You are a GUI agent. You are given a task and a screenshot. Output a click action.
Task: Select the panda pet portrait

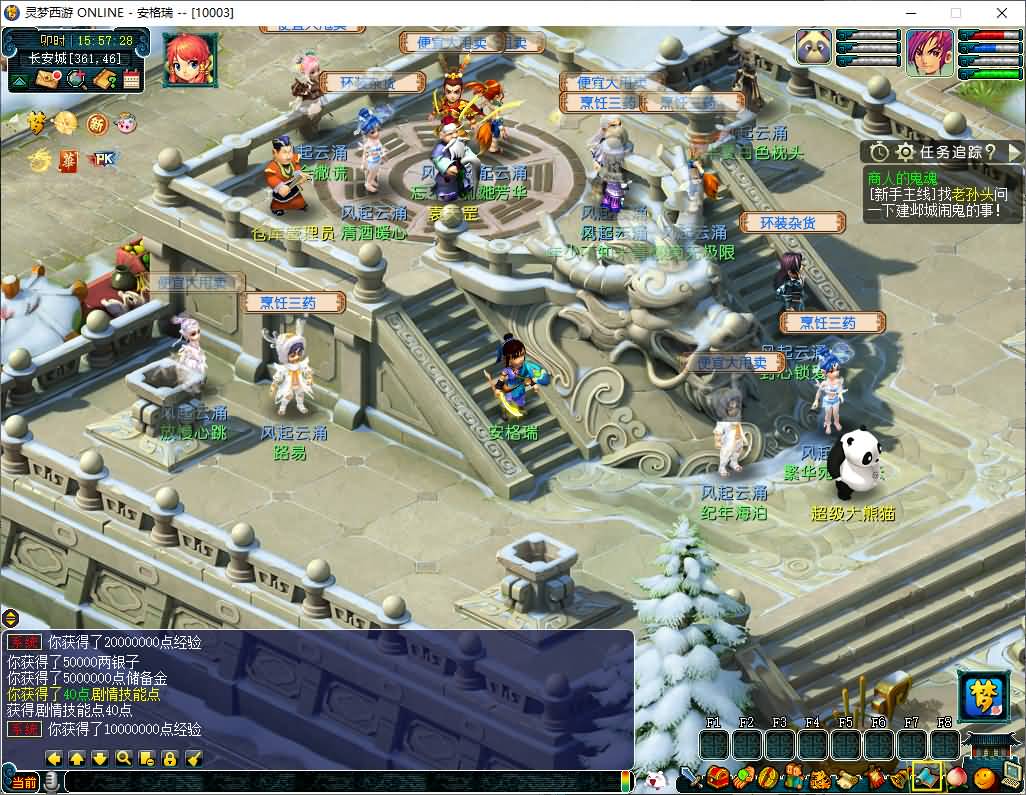coord(815,48)
